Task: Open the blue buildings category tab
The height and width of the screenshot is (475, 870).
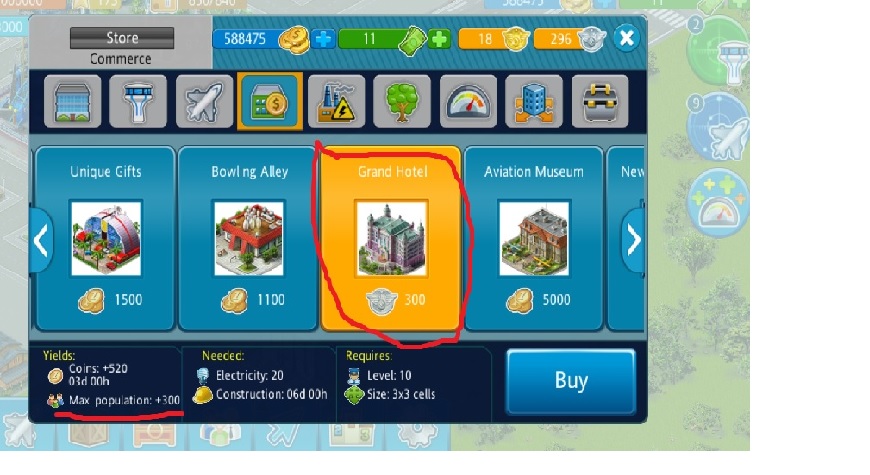Action: [534, 101]
